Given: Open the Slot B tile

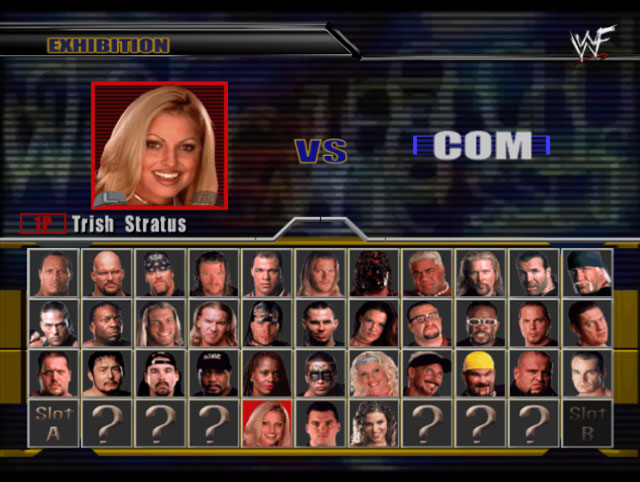Looking at the screenshot, I should tap(587, 423).
